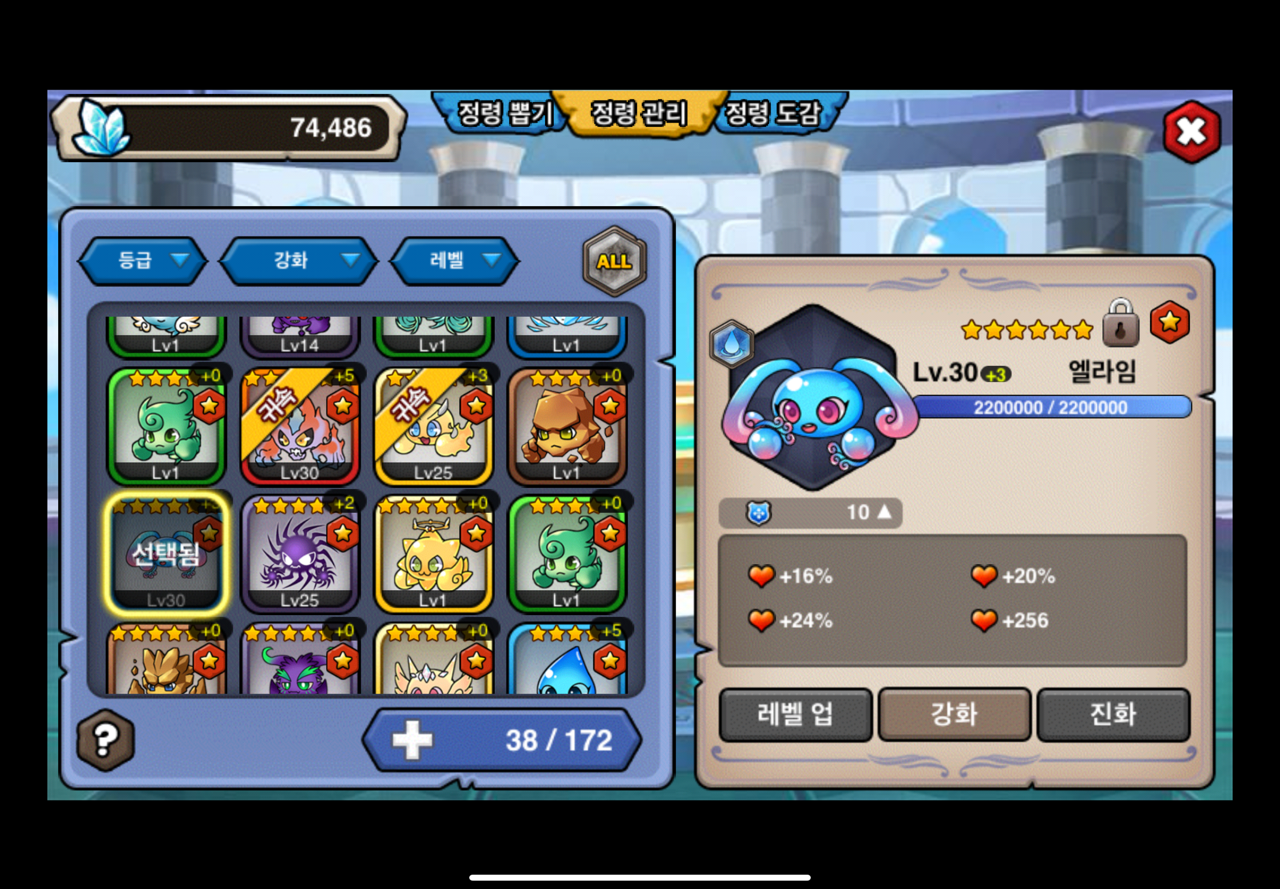
Task: Expand the 레벨 sort dropdown
Action: click(x=455, y=261)
